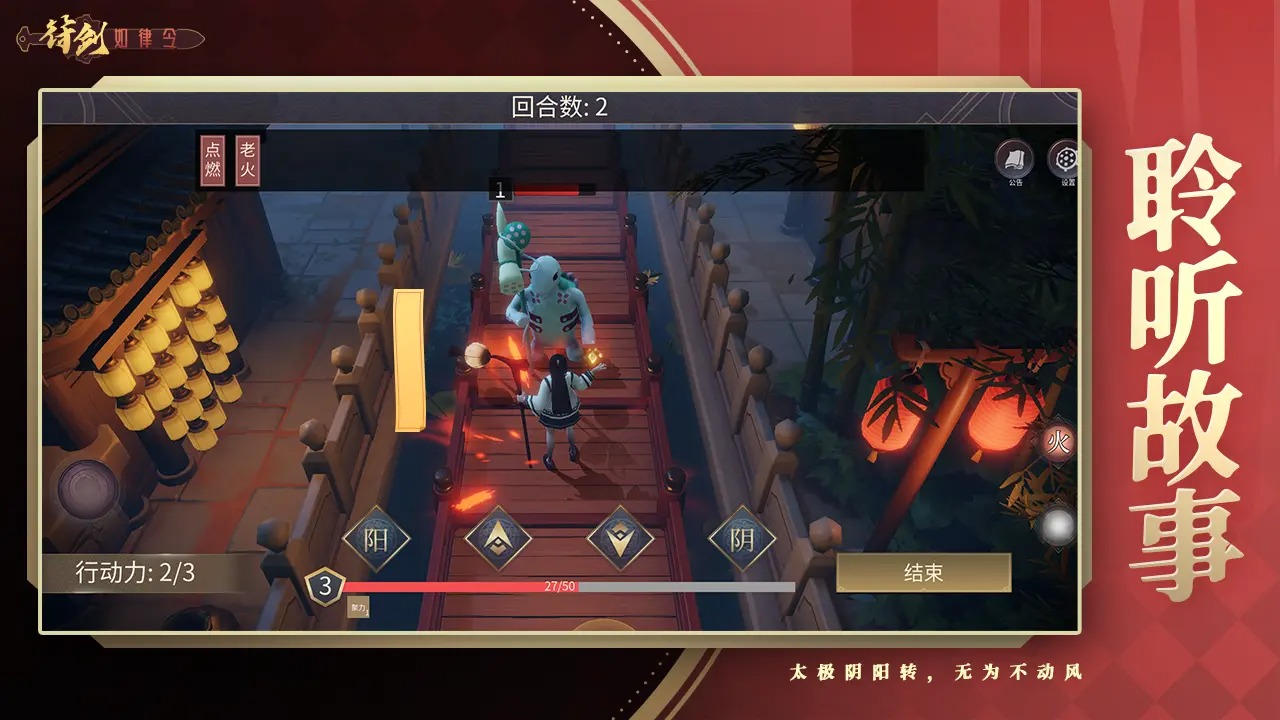The height and width of the screenshot is (720, 1280).
Task: Toggle the small 架力 buff marker
Action: click(356, 605)
